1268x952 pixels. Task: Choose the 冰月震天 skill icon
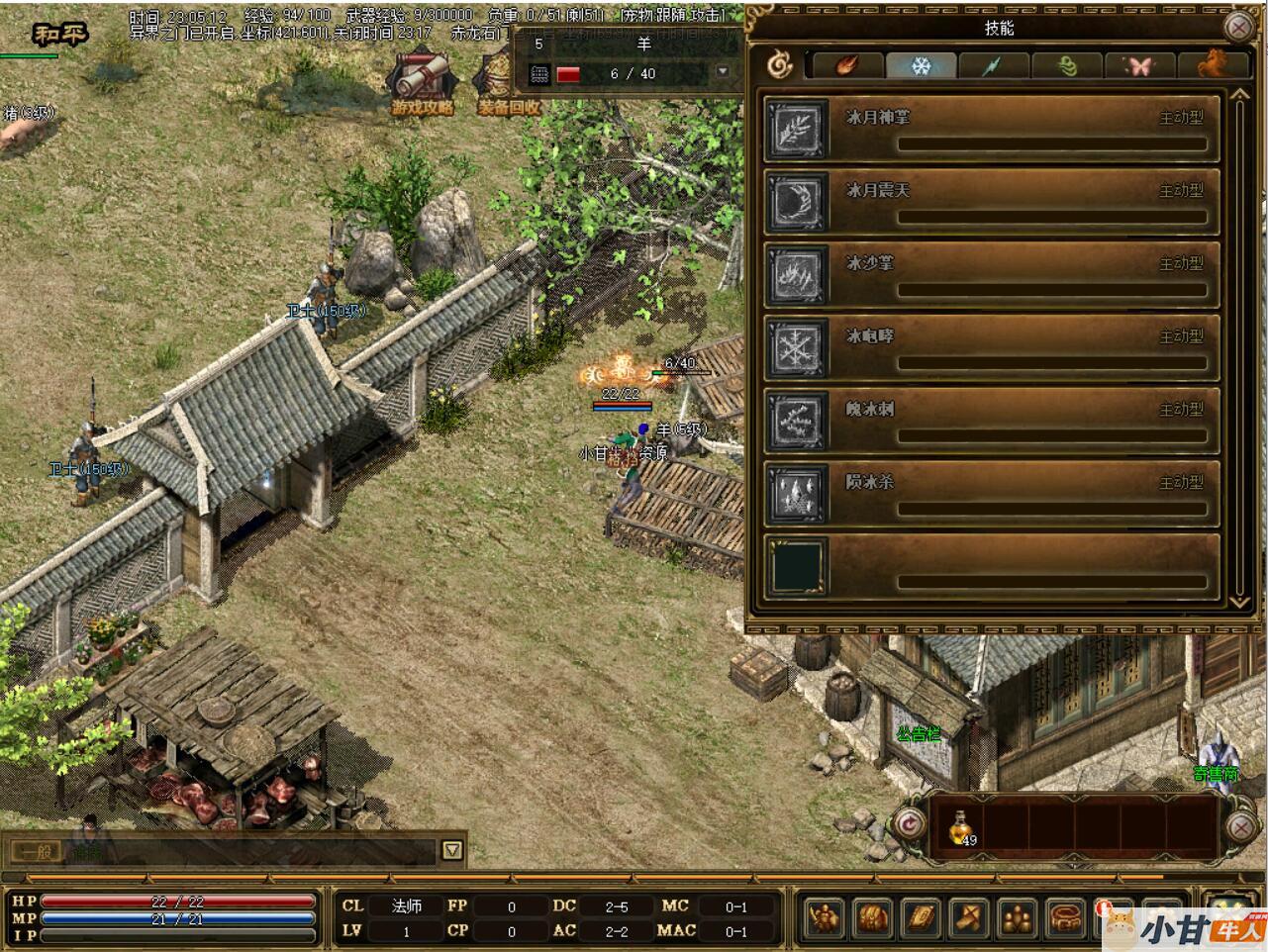797,202
